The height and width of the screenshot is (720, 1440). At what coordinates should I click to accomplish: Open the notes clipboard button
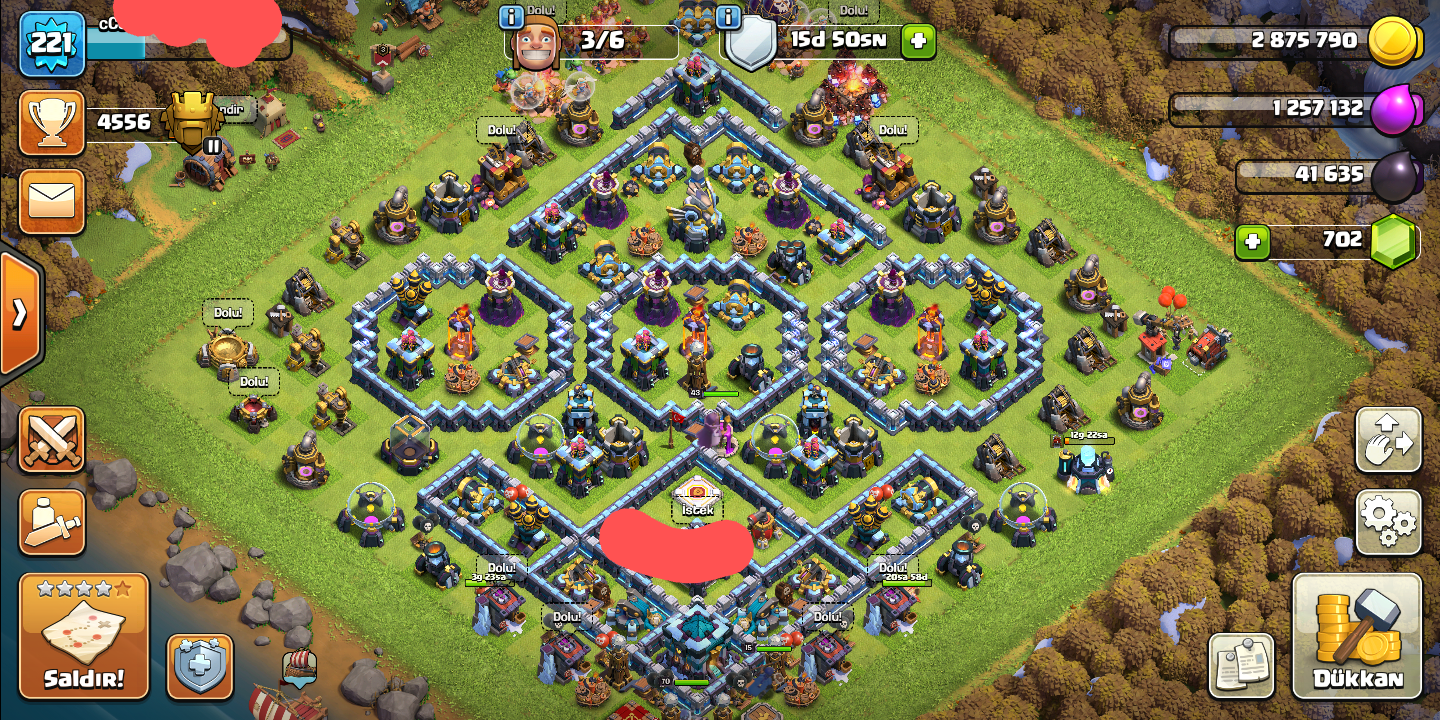click(1241, 665)
